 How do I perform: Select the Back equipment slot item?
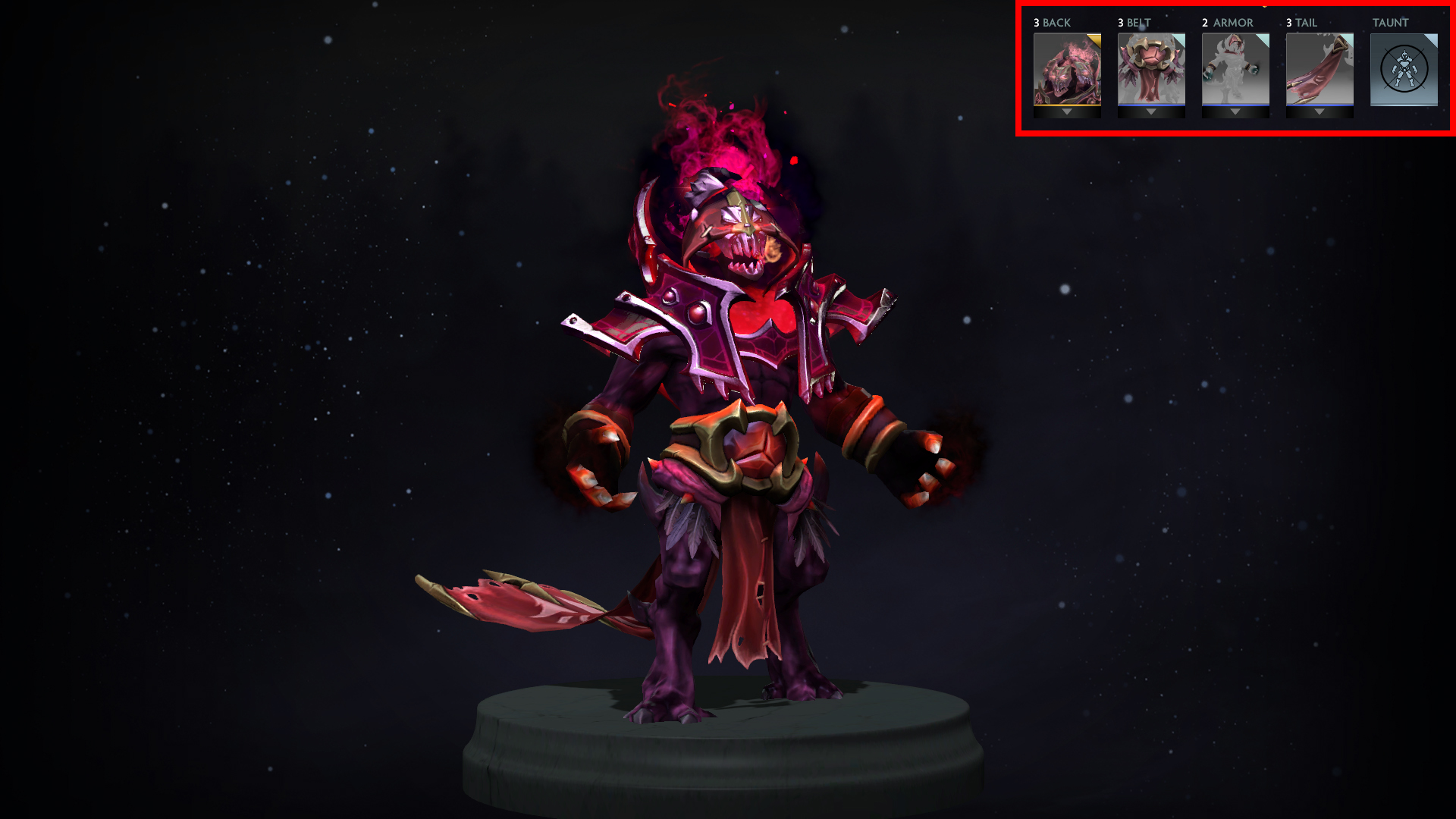[1067, 69]
